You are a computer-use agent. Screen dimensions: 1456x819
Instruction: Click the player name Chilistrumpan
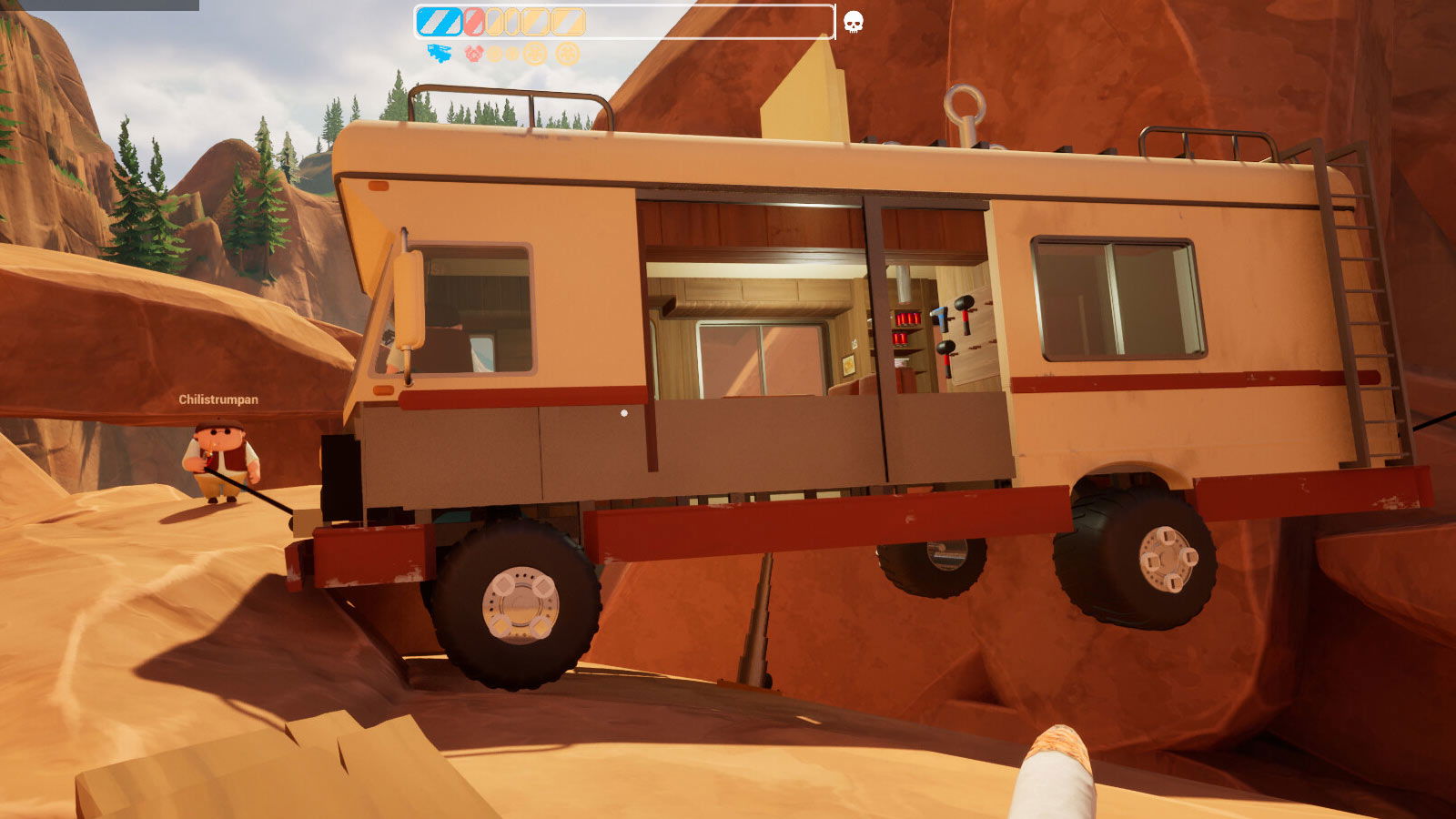pos(217,399)
